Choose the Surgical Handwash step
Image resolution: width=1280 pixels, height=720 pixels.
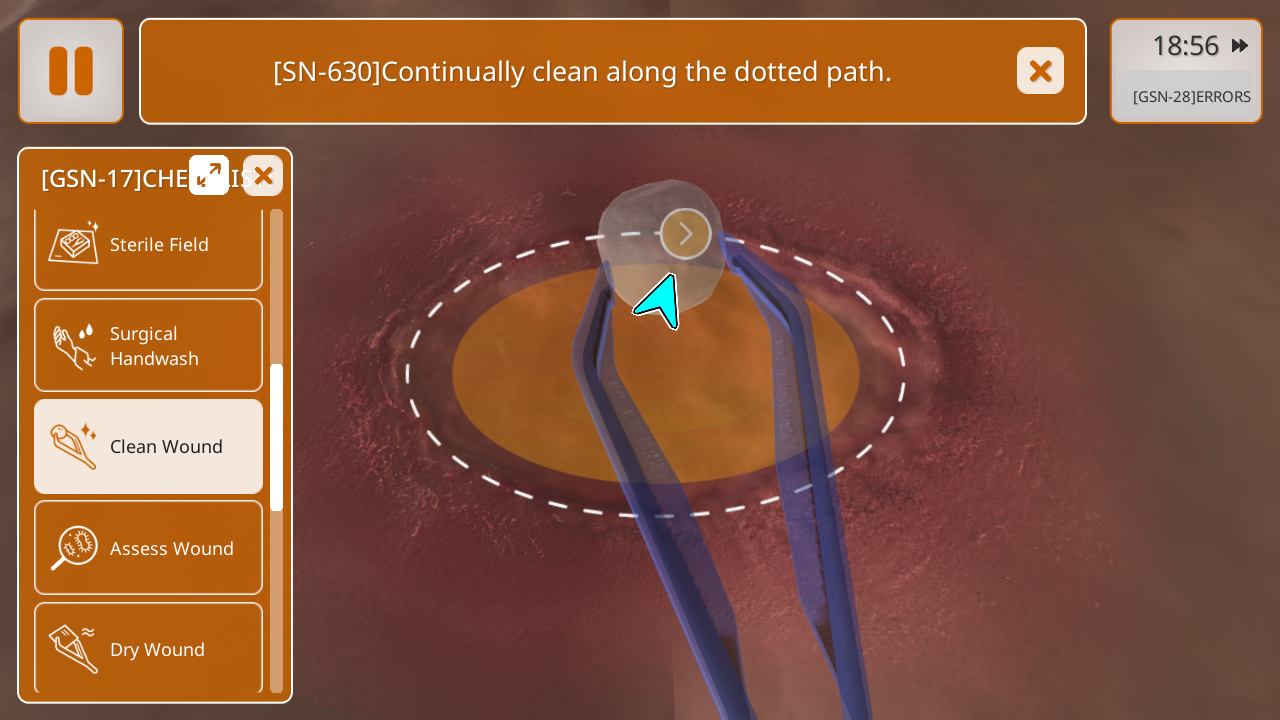(x=148, y=346)
